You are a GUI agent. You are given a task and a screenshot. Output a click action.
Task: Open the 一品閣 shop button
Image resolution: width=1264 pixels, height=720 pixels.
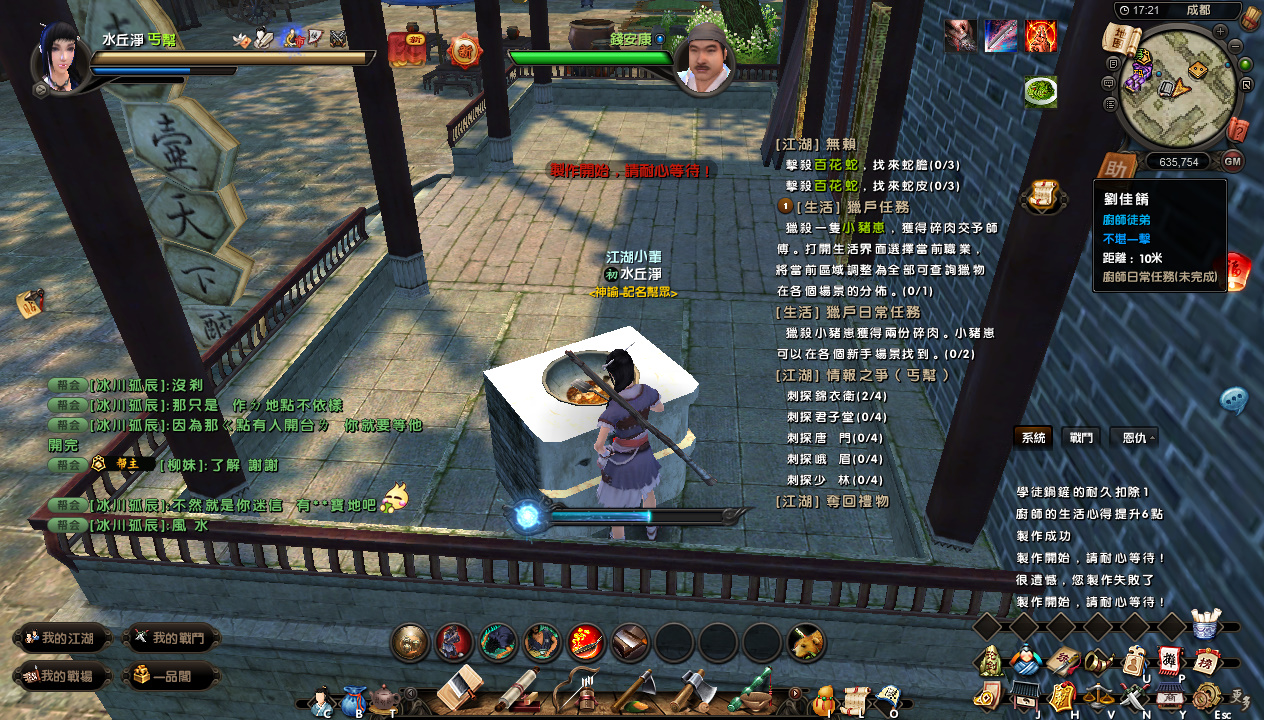172,677
